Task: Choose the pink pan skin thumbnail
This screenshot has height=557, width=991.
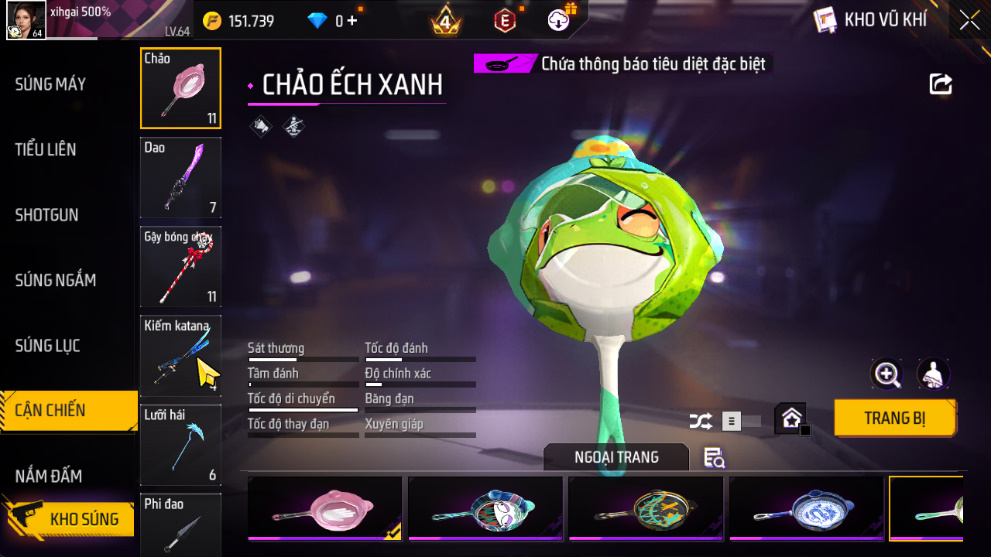Action: 325,508
